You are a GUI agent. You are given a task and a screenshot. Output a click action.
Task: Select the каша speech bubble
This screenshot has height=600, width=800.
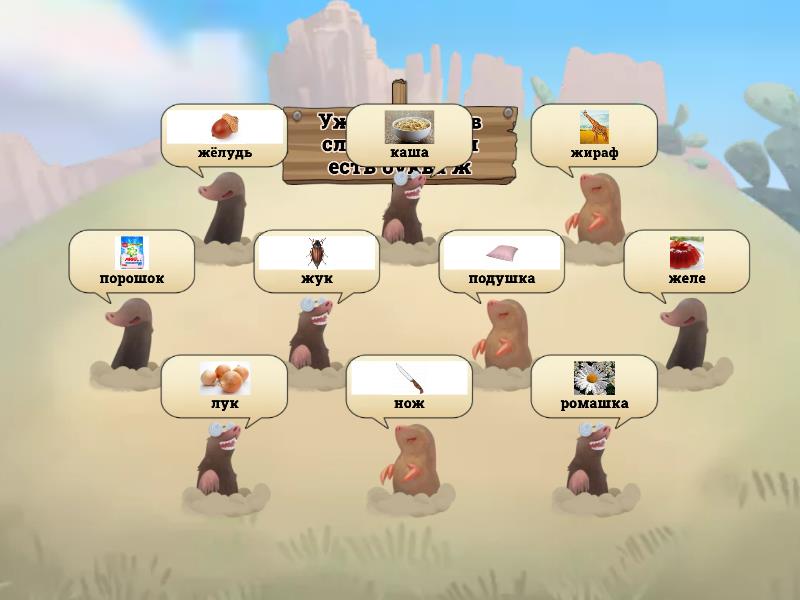408,135
